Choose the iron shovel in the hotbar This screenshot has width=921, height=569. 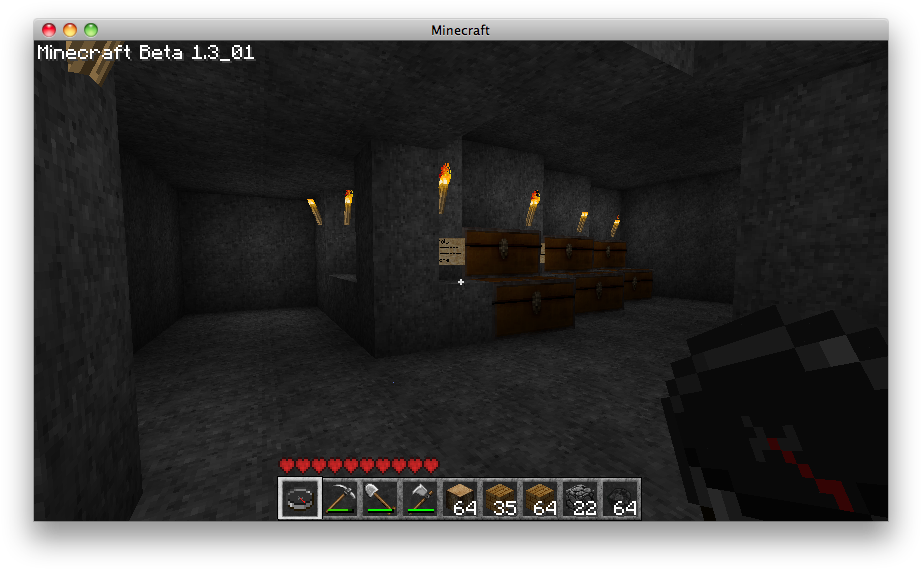coord(380,498)
